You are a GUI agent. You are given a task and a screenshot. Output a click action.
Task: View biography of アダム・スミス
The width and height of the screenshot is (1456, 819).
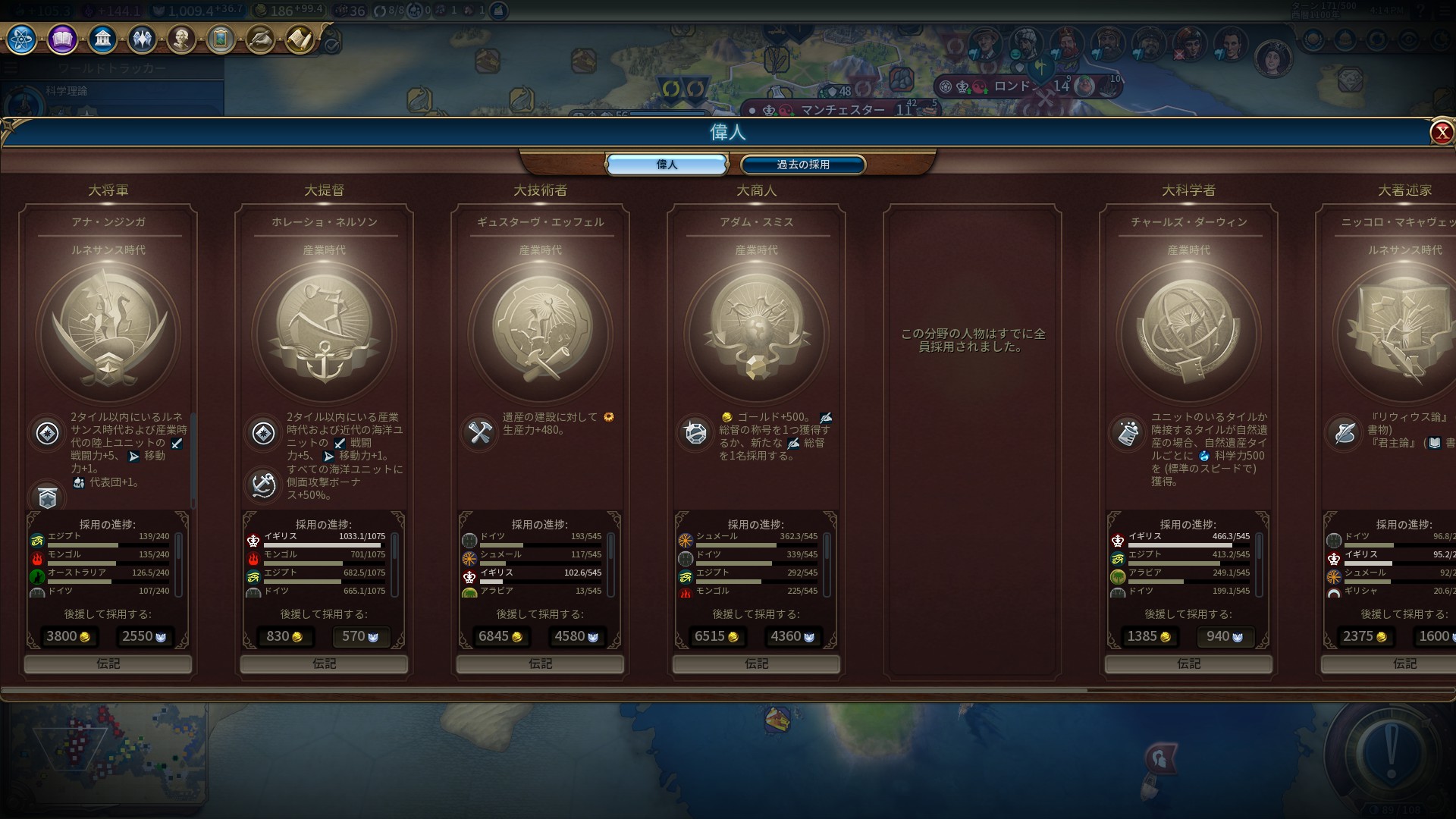click(x=756, y=664)
